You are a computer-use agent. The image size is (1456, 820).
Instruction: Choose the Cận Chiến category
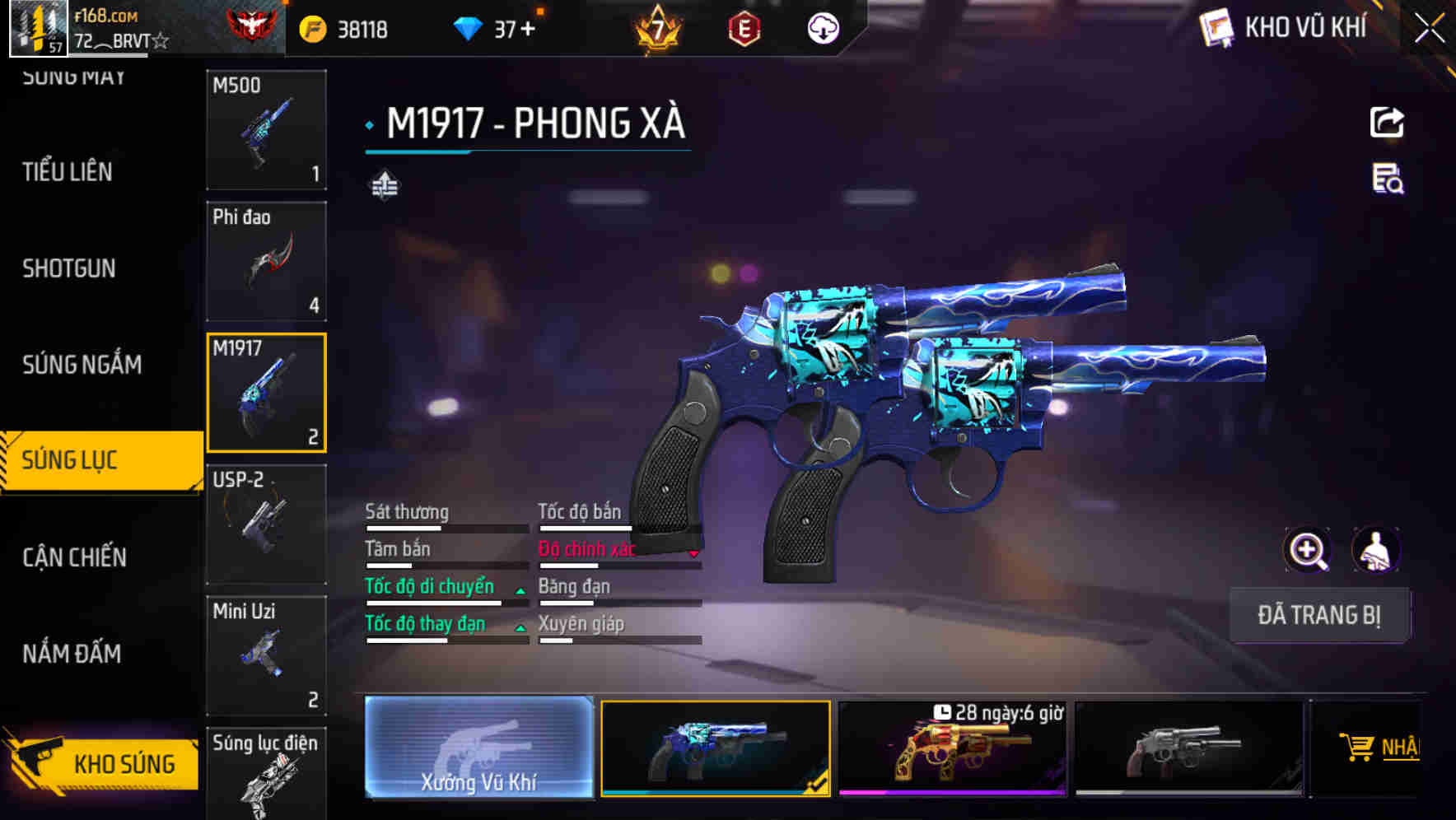[x=74, y=557]
